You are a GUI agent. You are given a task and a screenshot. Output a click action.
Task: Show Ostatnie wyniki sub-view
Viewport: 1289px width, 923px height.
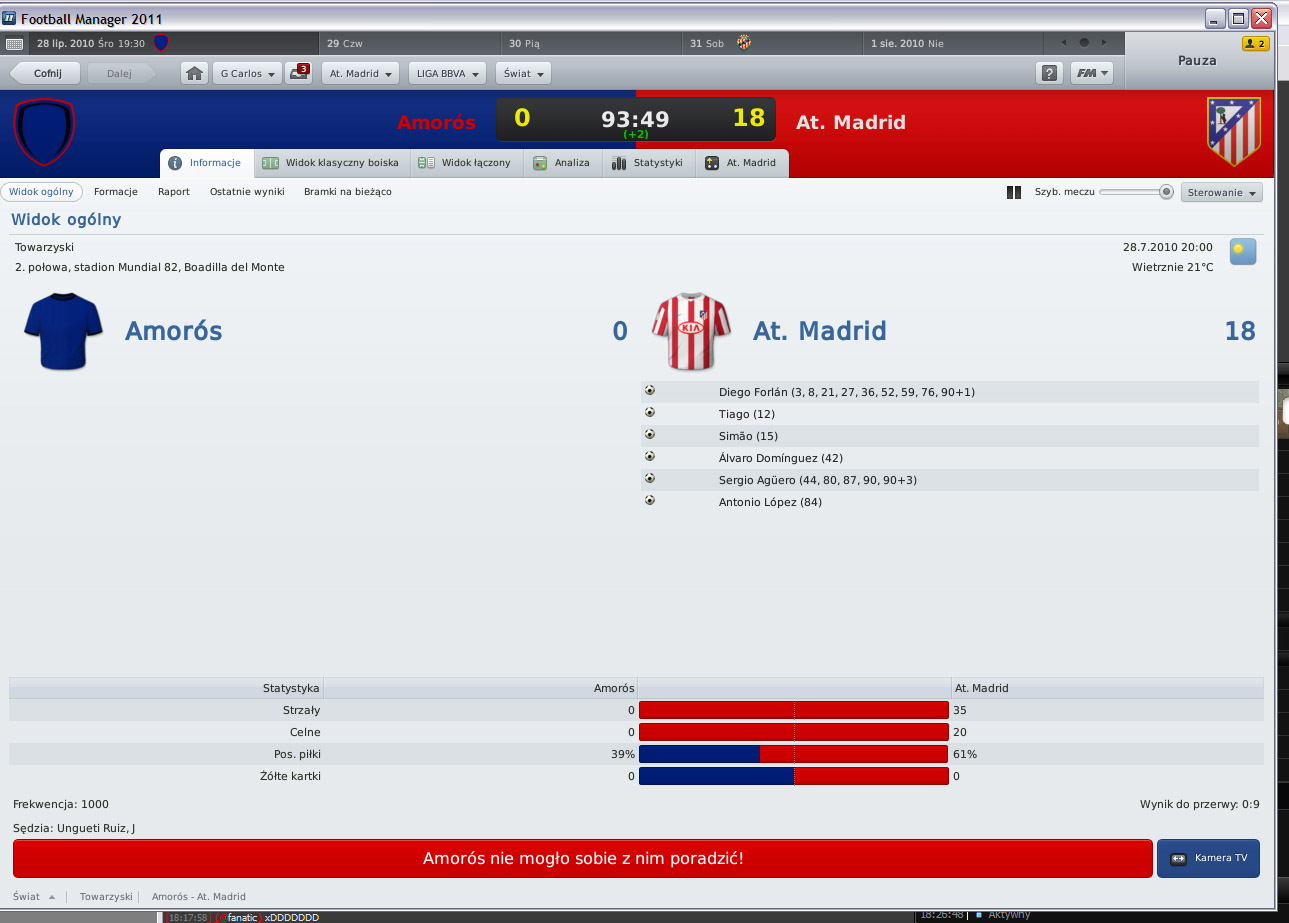click(x=247, y=192)
